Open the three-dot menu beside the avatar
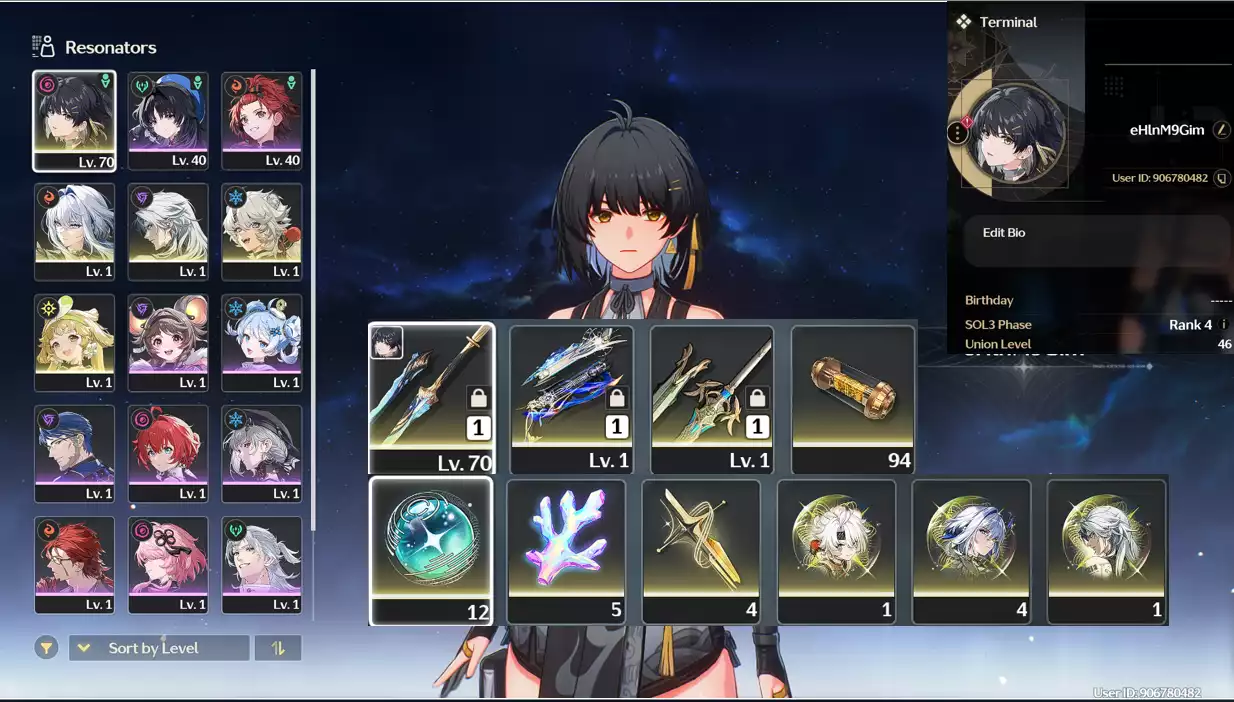Screen dimensions: 1234x702 957,132
